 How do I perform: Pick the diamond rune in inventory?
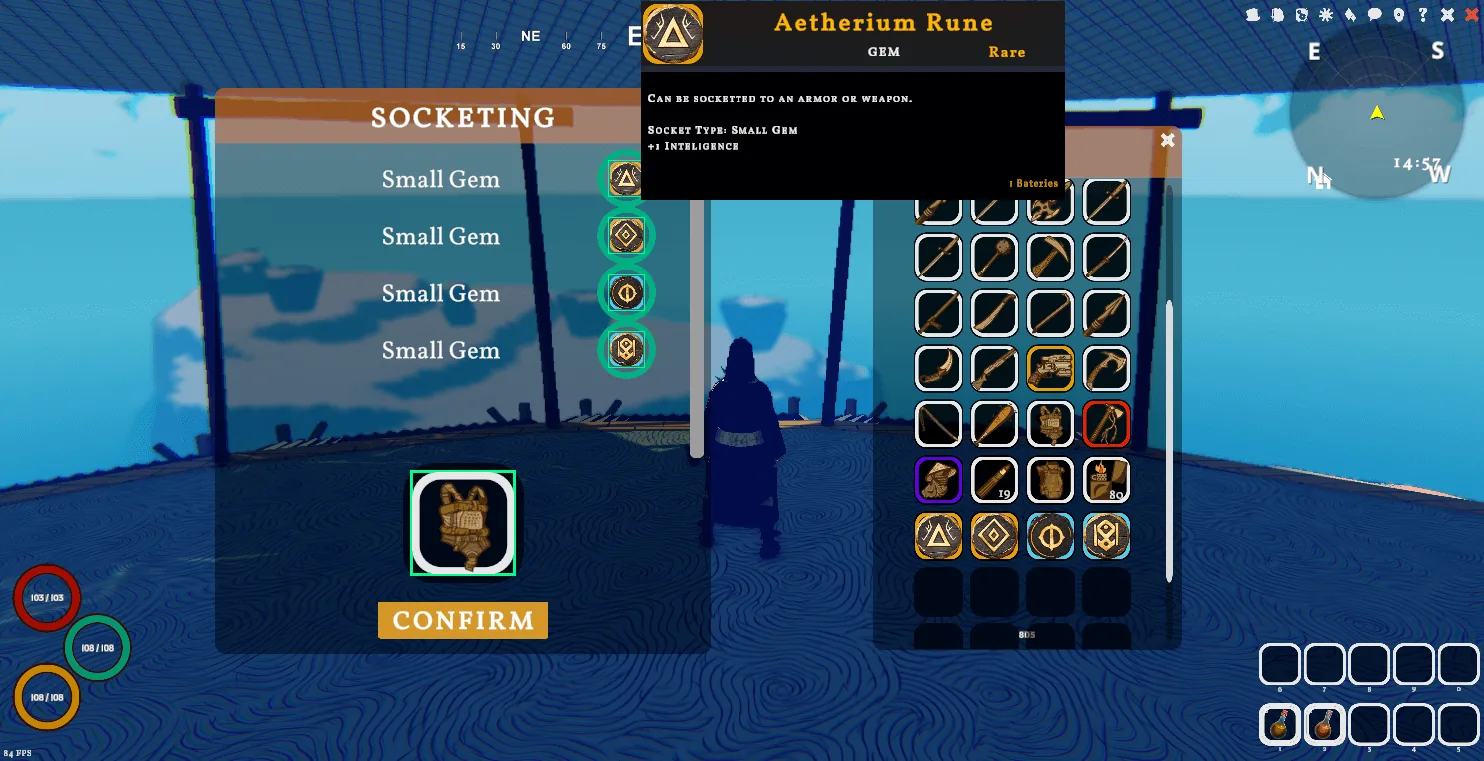tap(994, 536)
